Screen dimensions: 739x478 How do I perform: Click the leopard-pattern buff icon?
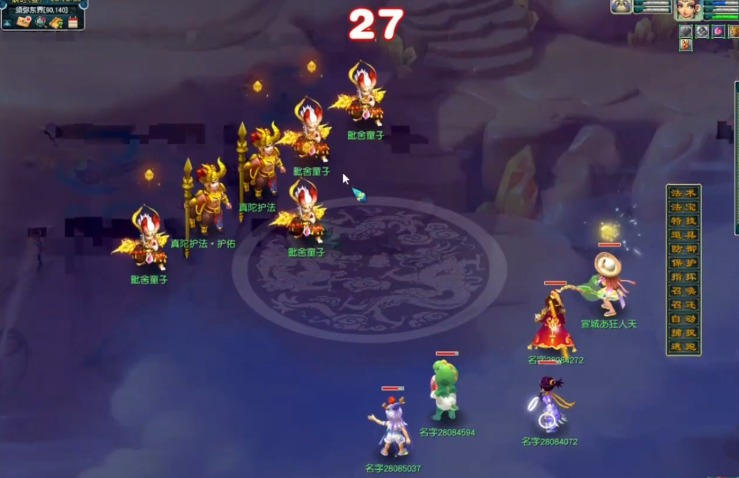pos(733,31)
